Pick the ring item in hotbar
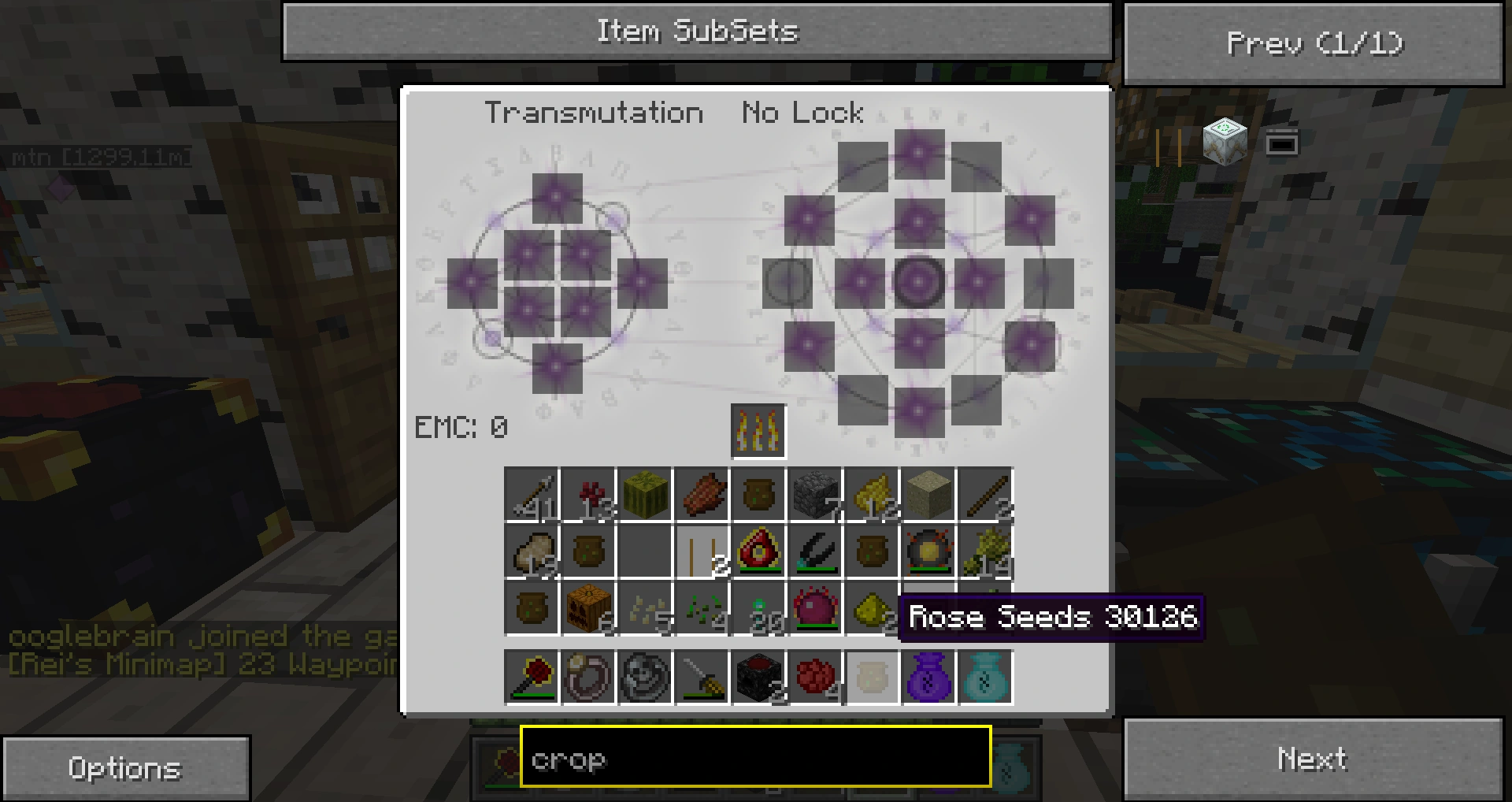The image size is (1512, 802). (x=588, y=677)
